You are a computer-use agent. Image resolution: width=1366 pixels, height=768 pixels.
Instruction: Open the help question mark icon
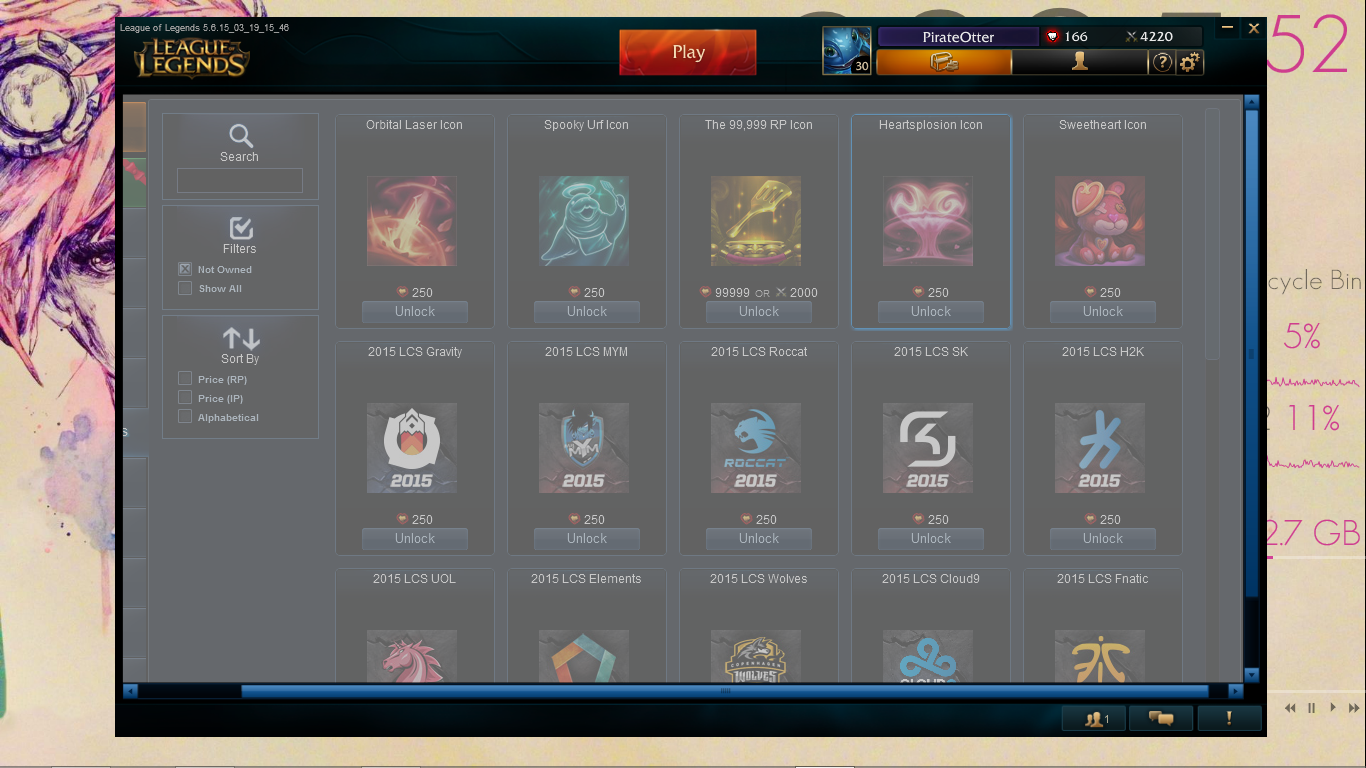[x=1161, y=61]
